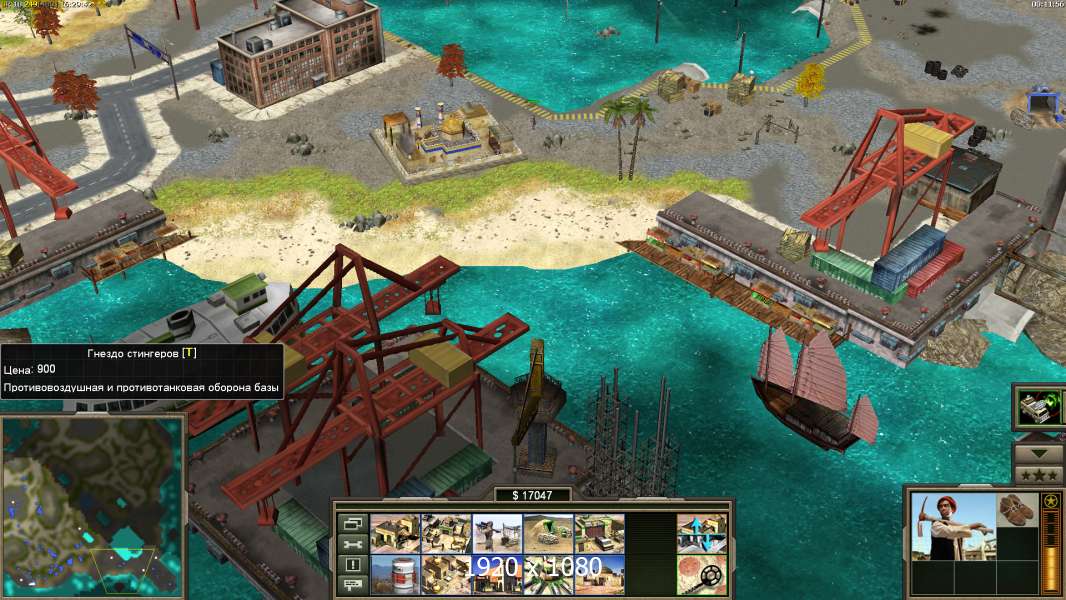Click the overlapping windows button
The image size is (1066, 600).
[350, 523]
